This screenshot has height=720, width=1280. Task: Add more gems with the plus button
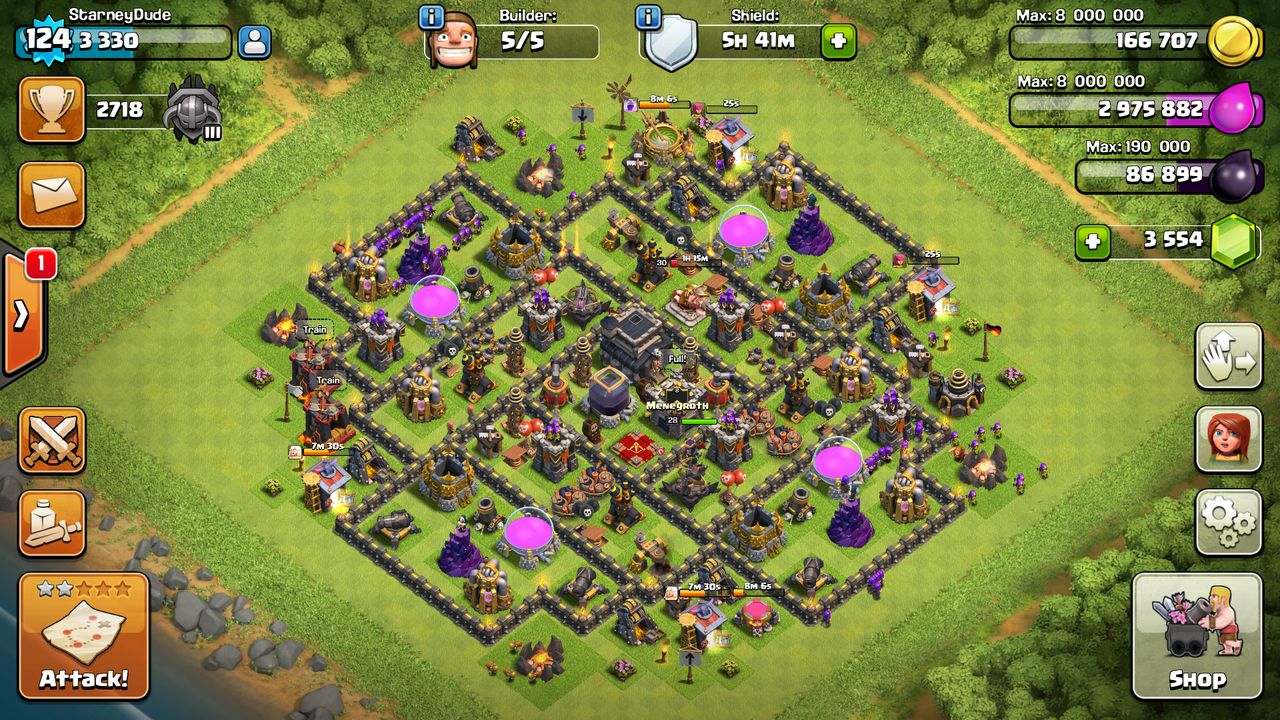(x=1092, y=242)
